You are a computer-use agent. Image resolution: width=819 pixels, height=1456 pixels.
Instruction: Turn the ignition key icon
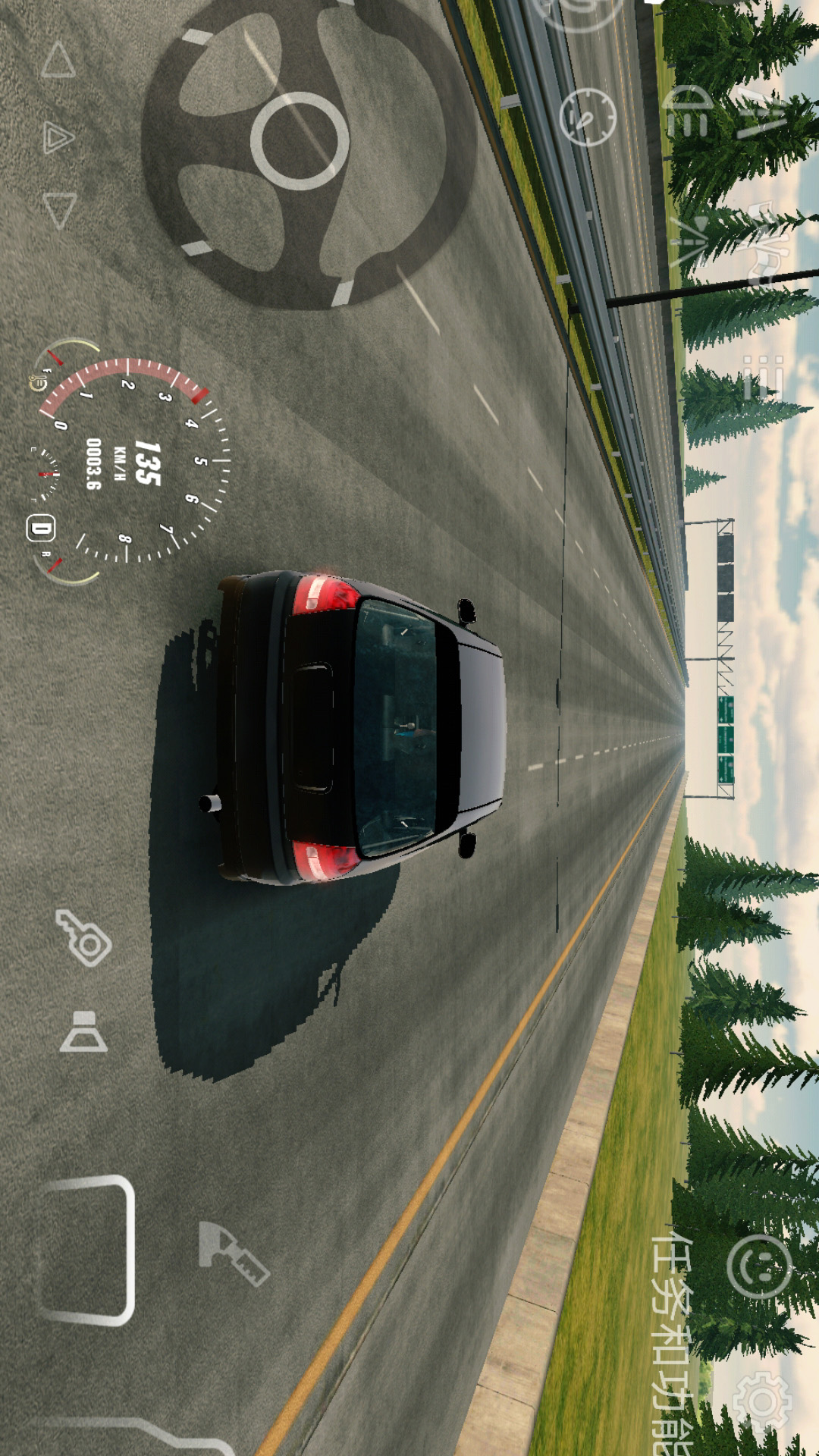84,938
